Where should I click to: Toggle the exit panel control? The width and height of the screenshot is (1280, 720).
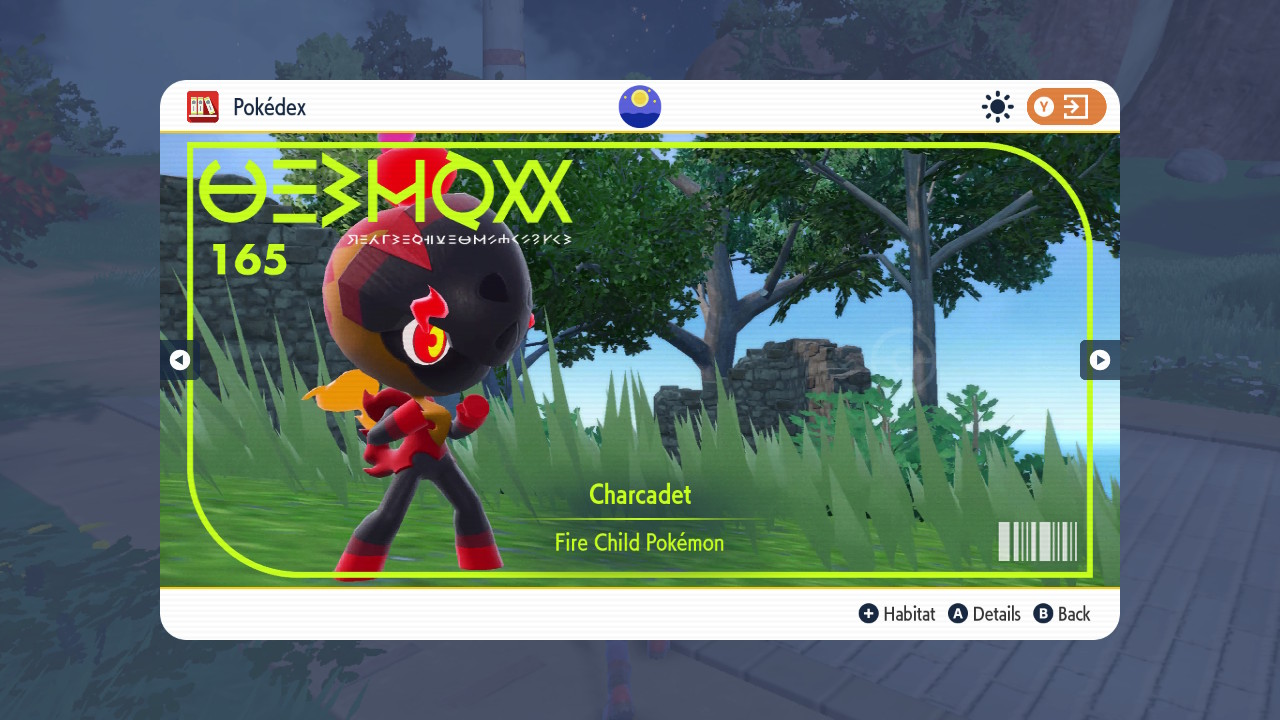(x=1066, y=107)
